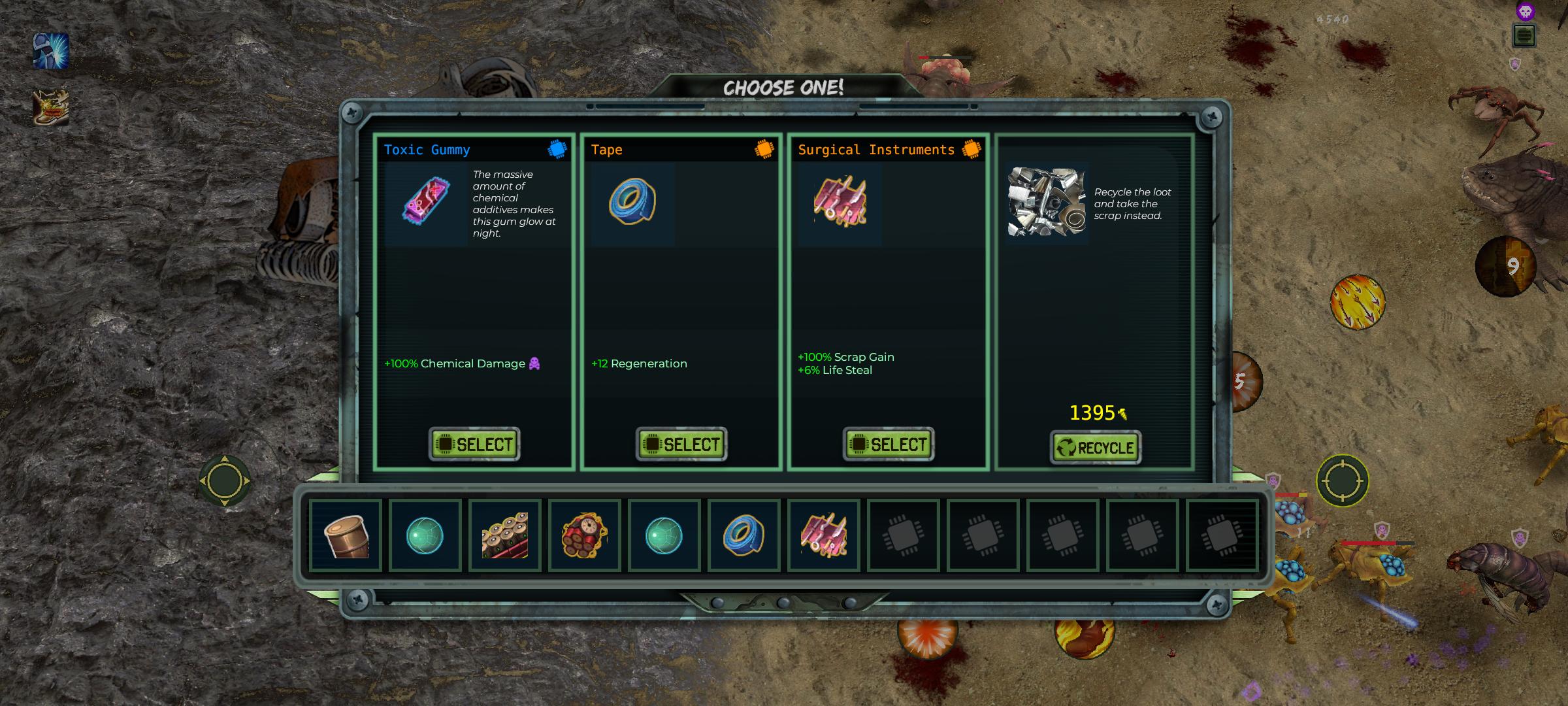
Task: Activate the fiery claw slash ability
Action: coord(1358,301)
